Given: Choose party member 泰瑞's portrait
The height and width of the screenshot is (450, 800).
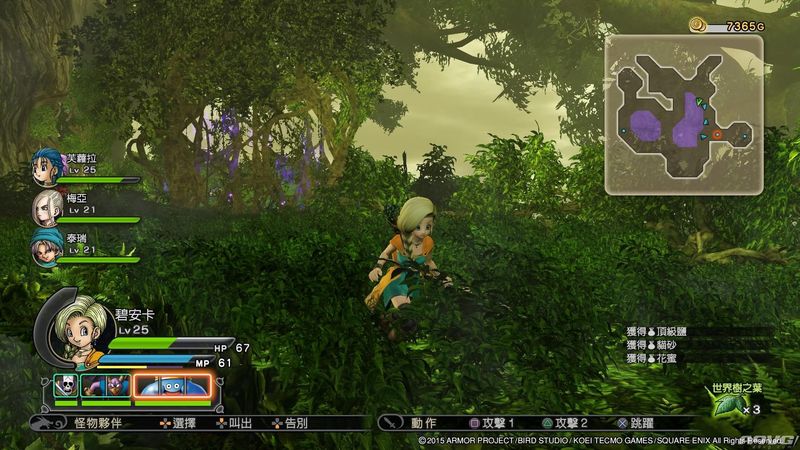Looking at the screenshot, I should click(47, 245).
